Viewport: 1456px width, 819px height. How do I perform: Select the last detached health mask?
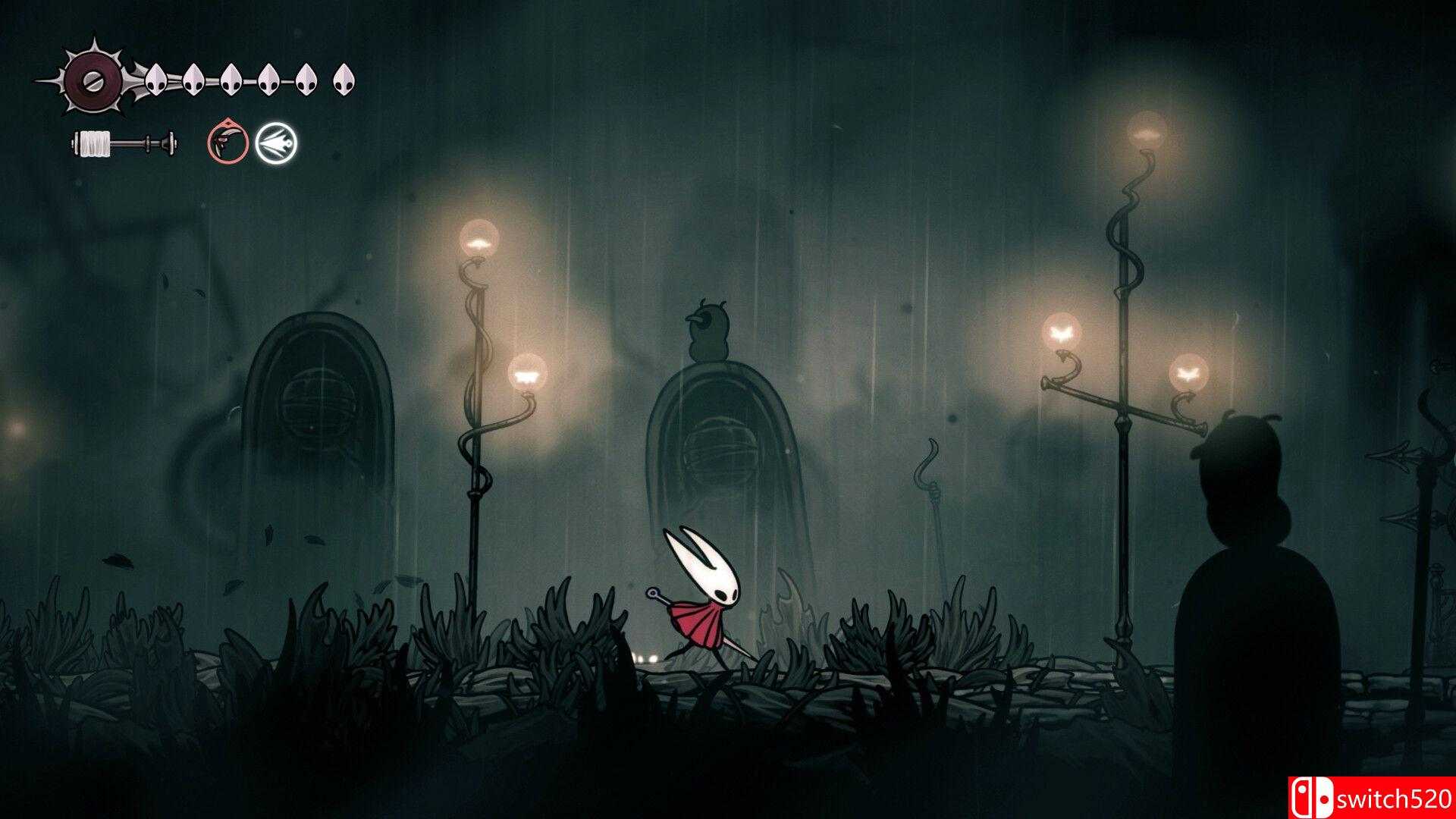(345, 80)
